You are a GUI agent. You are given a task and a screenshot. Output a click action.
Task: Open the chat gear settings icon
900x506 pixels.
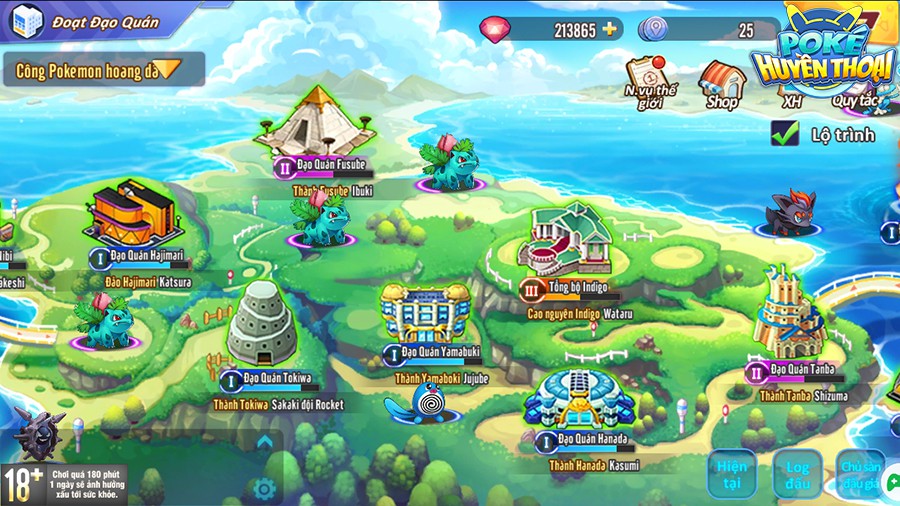pyautogui.click(x=264, y=488)
